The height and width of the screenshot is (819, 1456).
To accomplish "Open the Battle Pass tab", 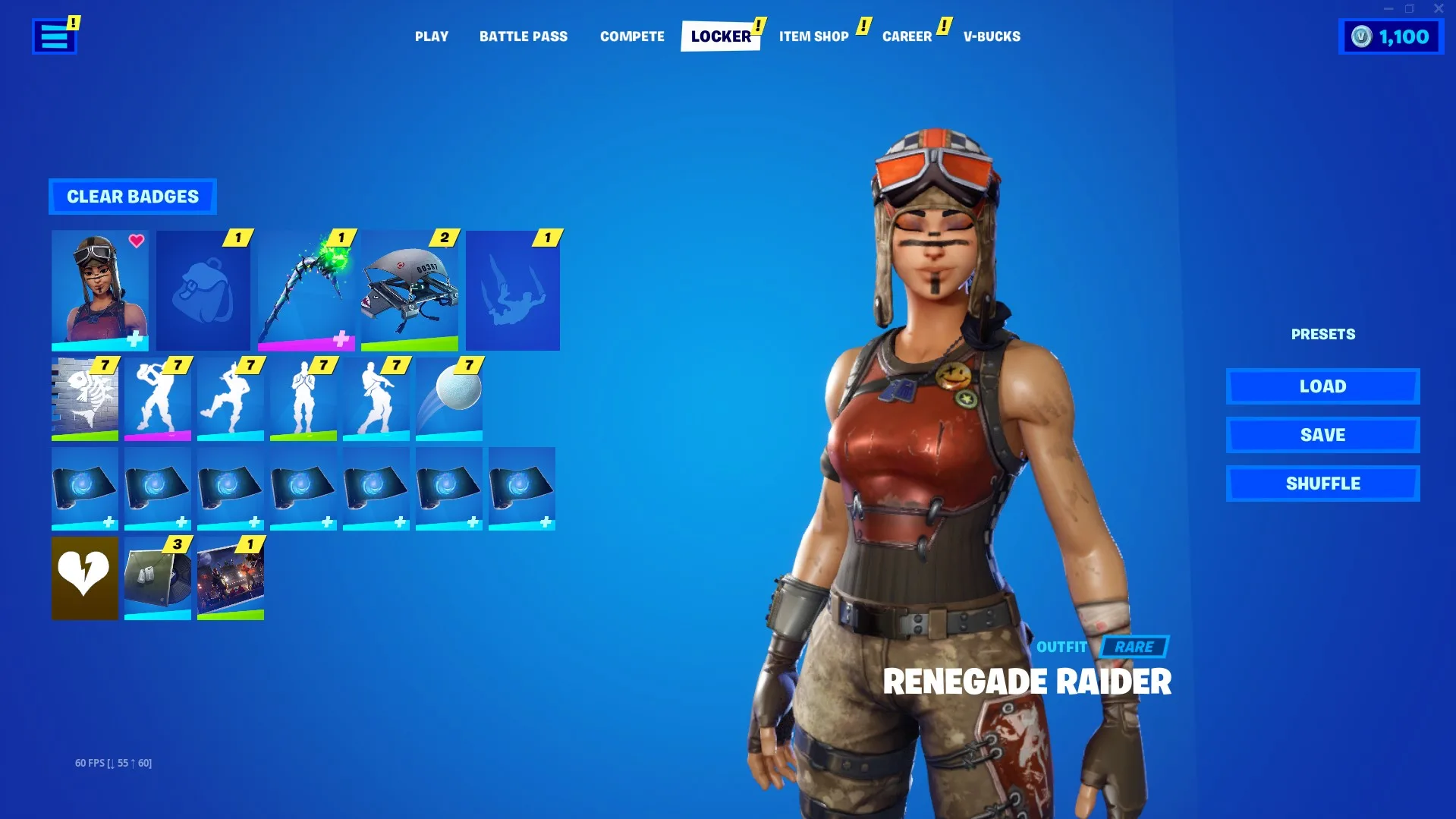I will (523, 36).
